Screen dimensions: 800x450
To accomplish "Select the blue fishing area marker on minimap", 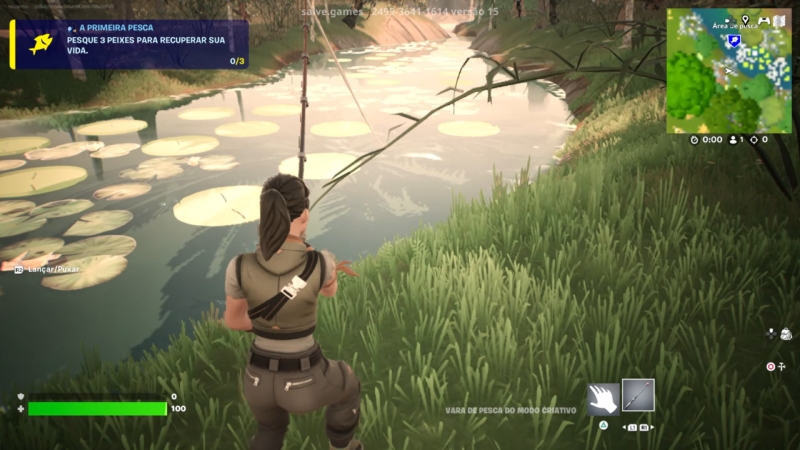I will 734,40.
